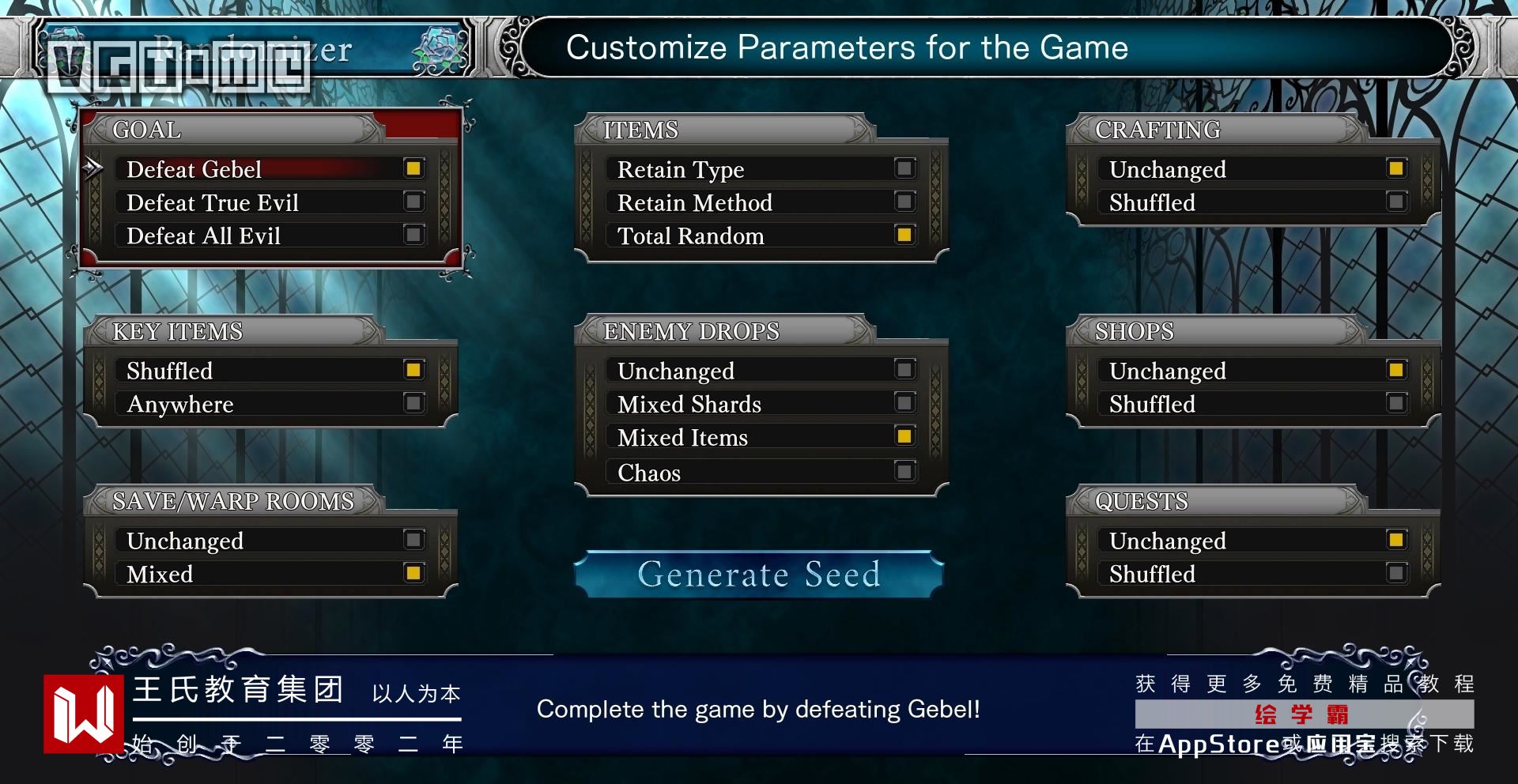
Task: Select Shuffled for Quests
Action: tap(1252, 574)
